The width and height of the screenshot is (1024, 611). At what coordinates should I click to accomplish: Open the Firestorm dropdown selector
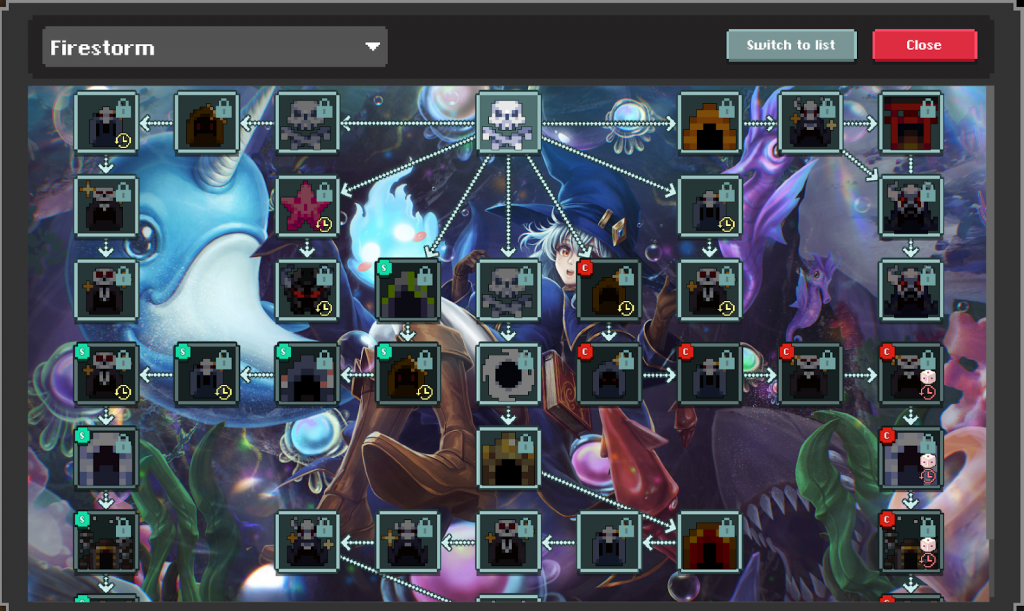click(215, 47)
